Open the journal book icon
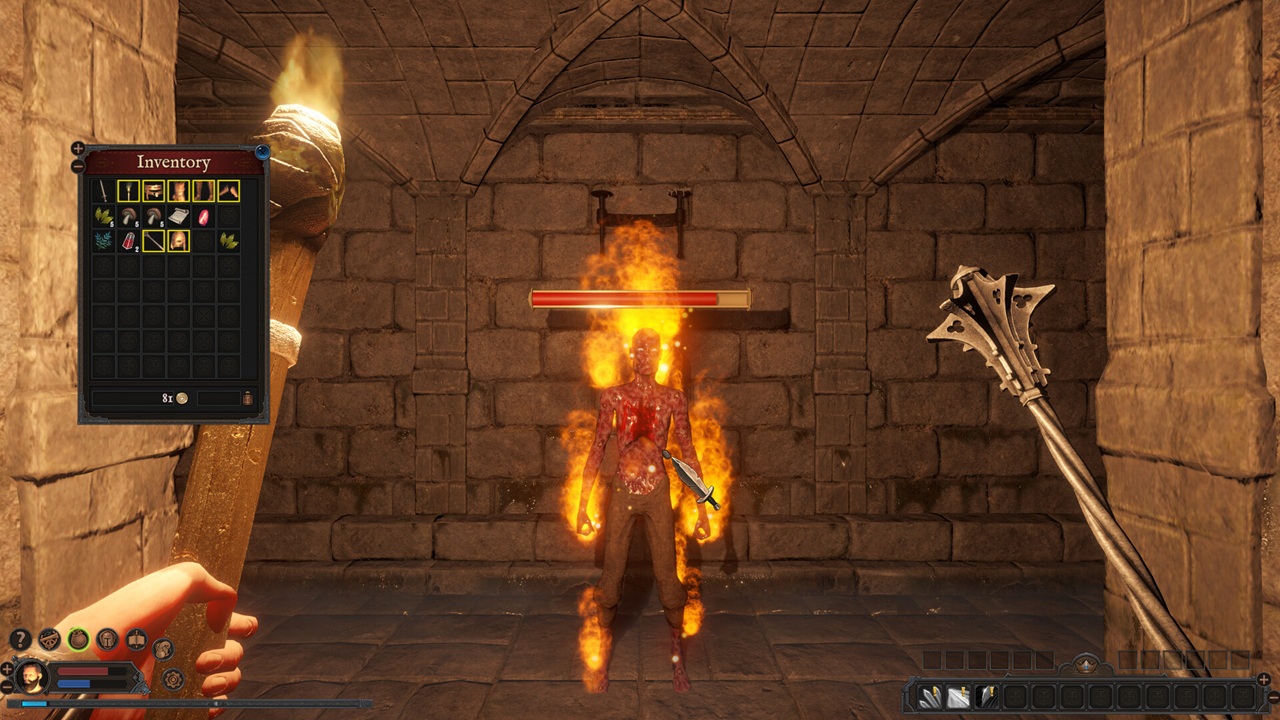1280x720 pixels. point(136,639)
